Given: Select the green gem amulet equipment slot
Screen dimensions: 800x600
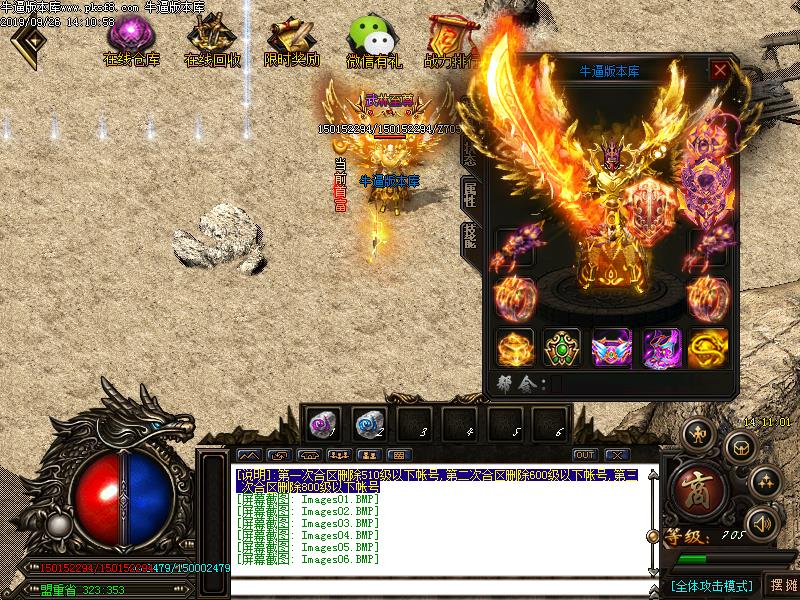Looking at the screenshot, I should click(562, 347).
